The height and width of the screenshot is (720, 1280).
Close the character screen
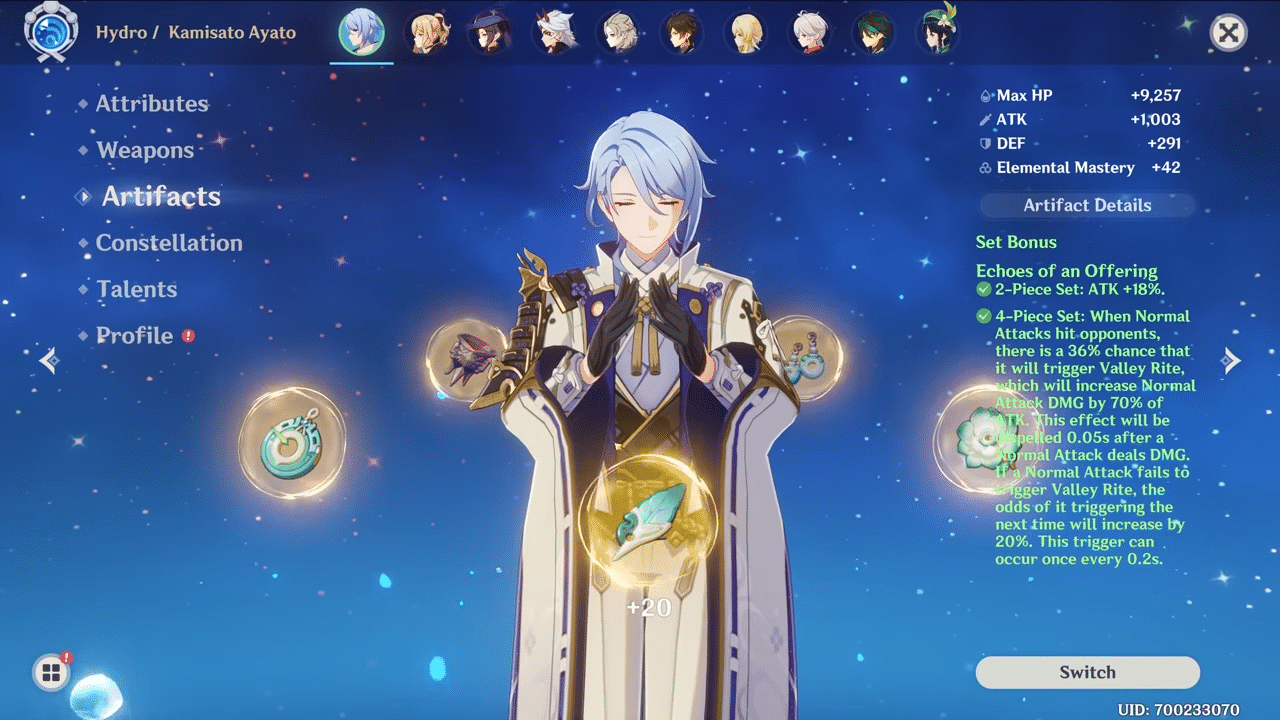point(1228,33)
